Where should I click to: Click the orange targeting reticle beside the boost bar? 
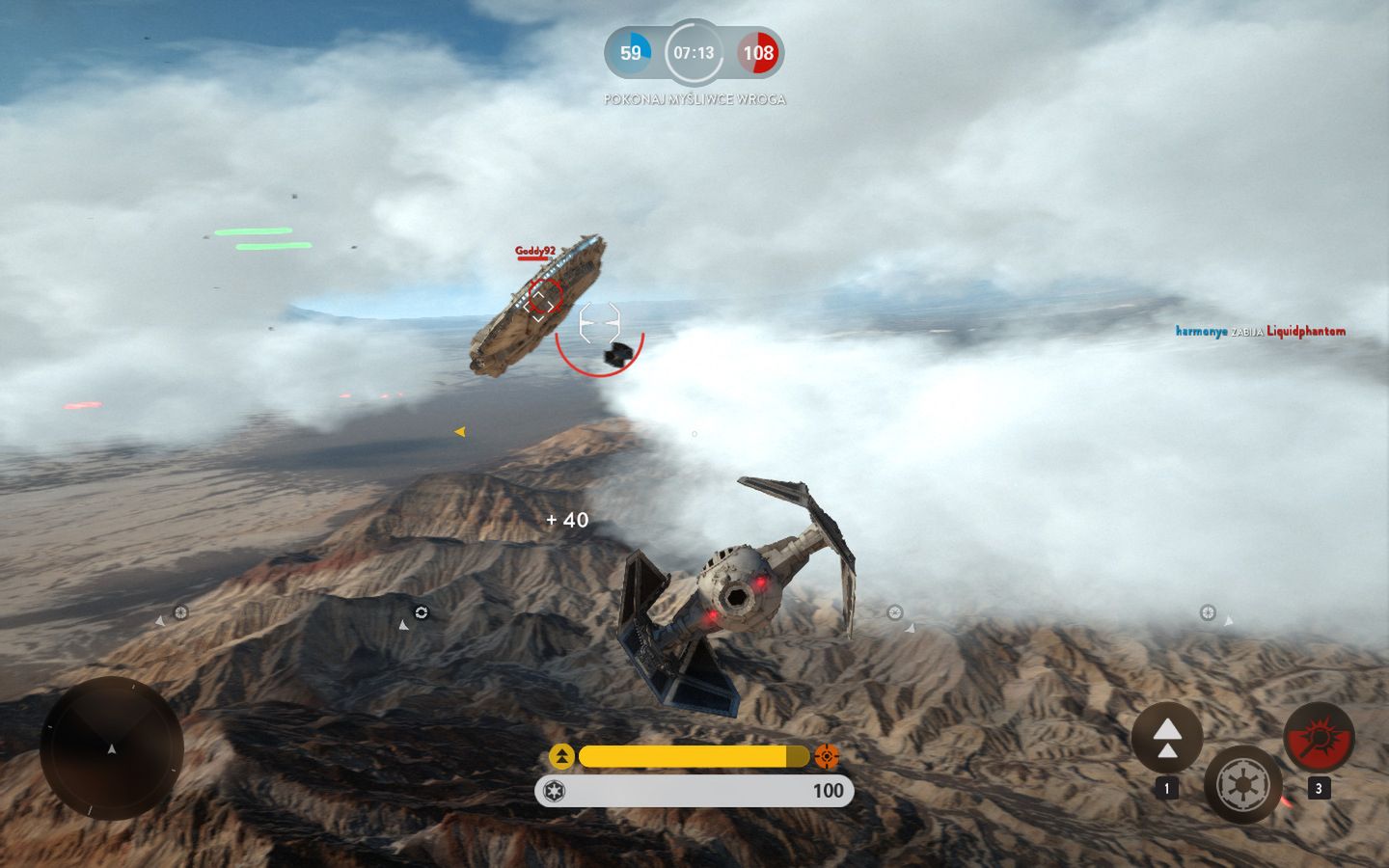pos(828,757)
